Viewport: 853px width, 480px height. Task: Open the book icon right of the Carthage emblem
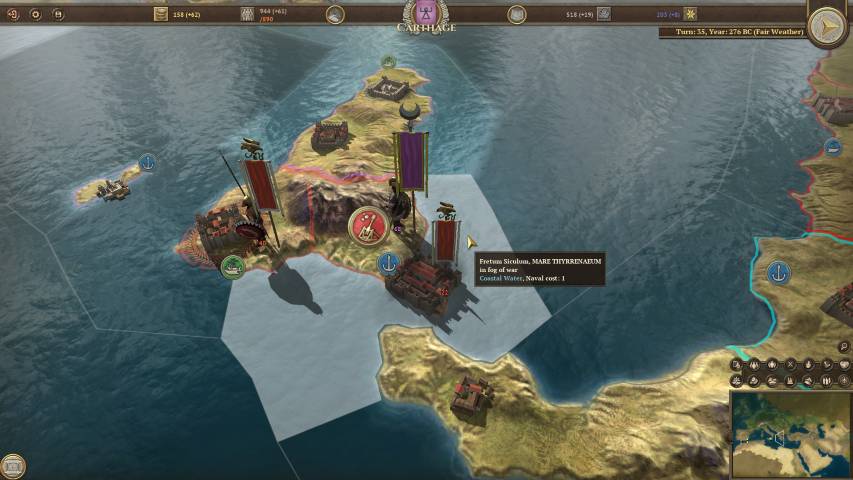coord(516,14)
